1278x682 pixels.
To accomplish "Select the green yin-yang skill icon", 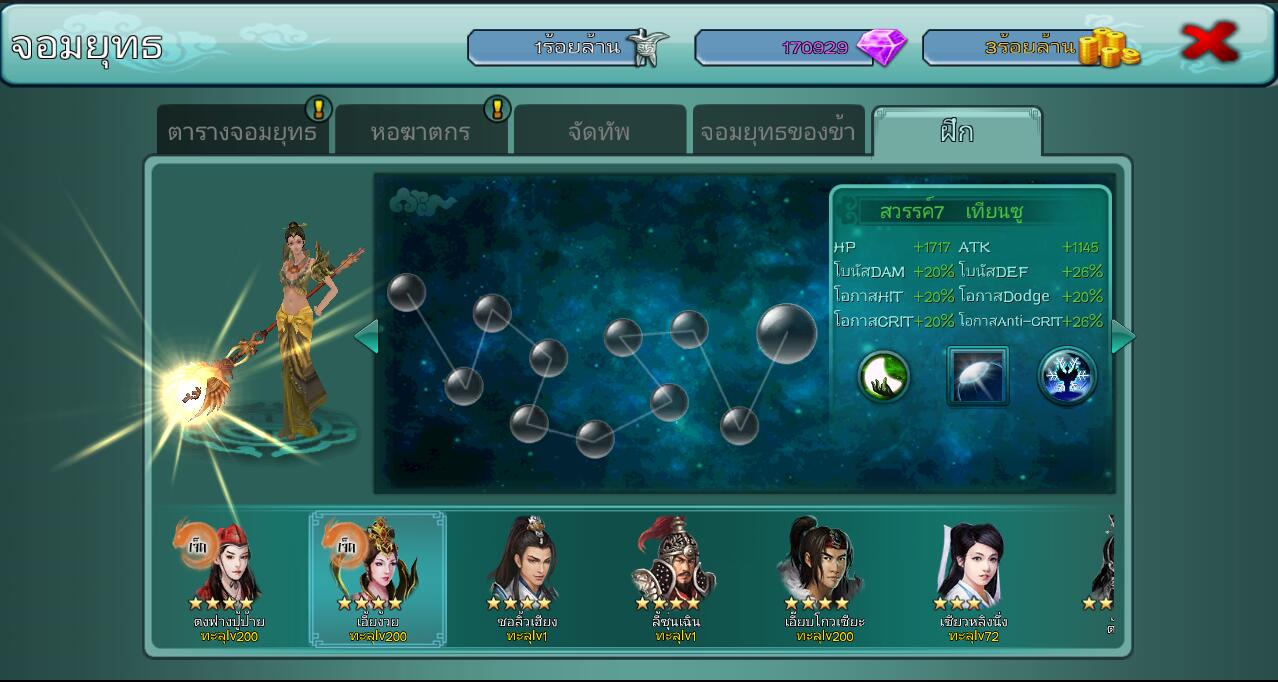I will point(884,376).
